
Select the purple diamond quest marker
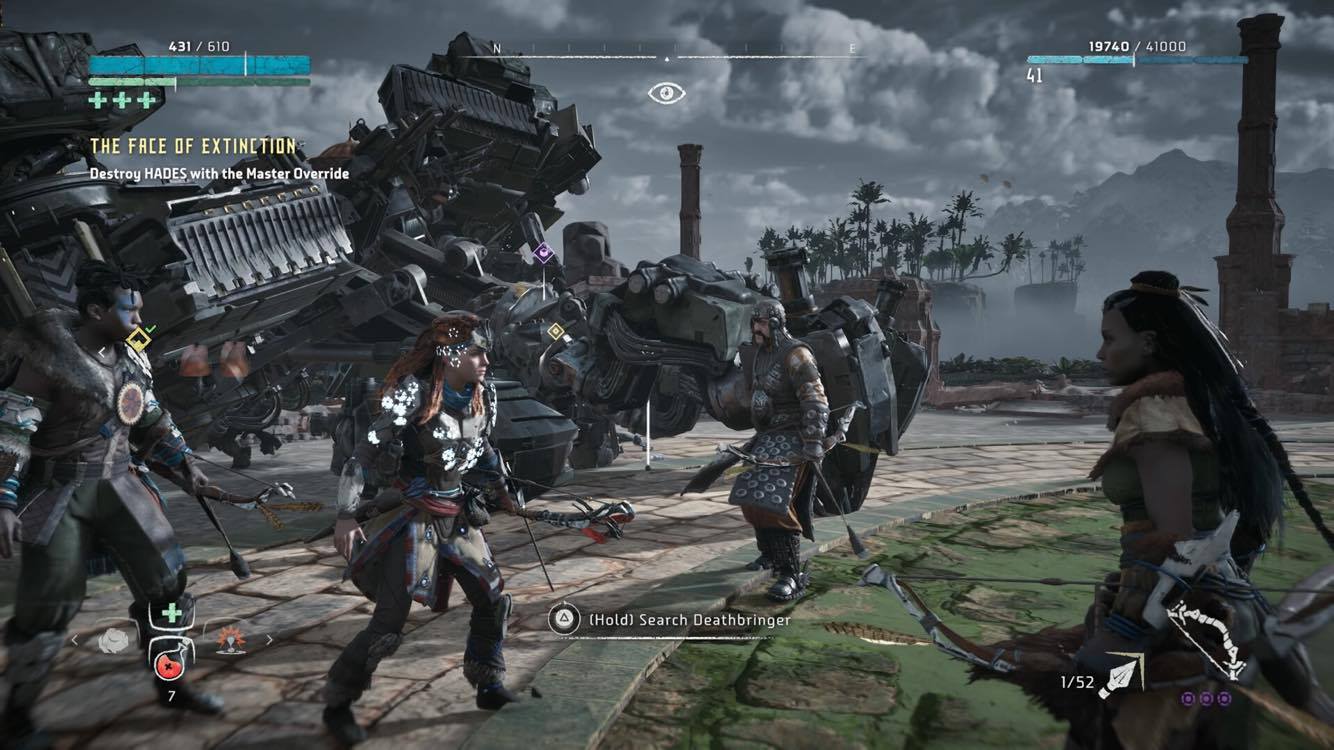pyautogui.click(x=544, y=252)
